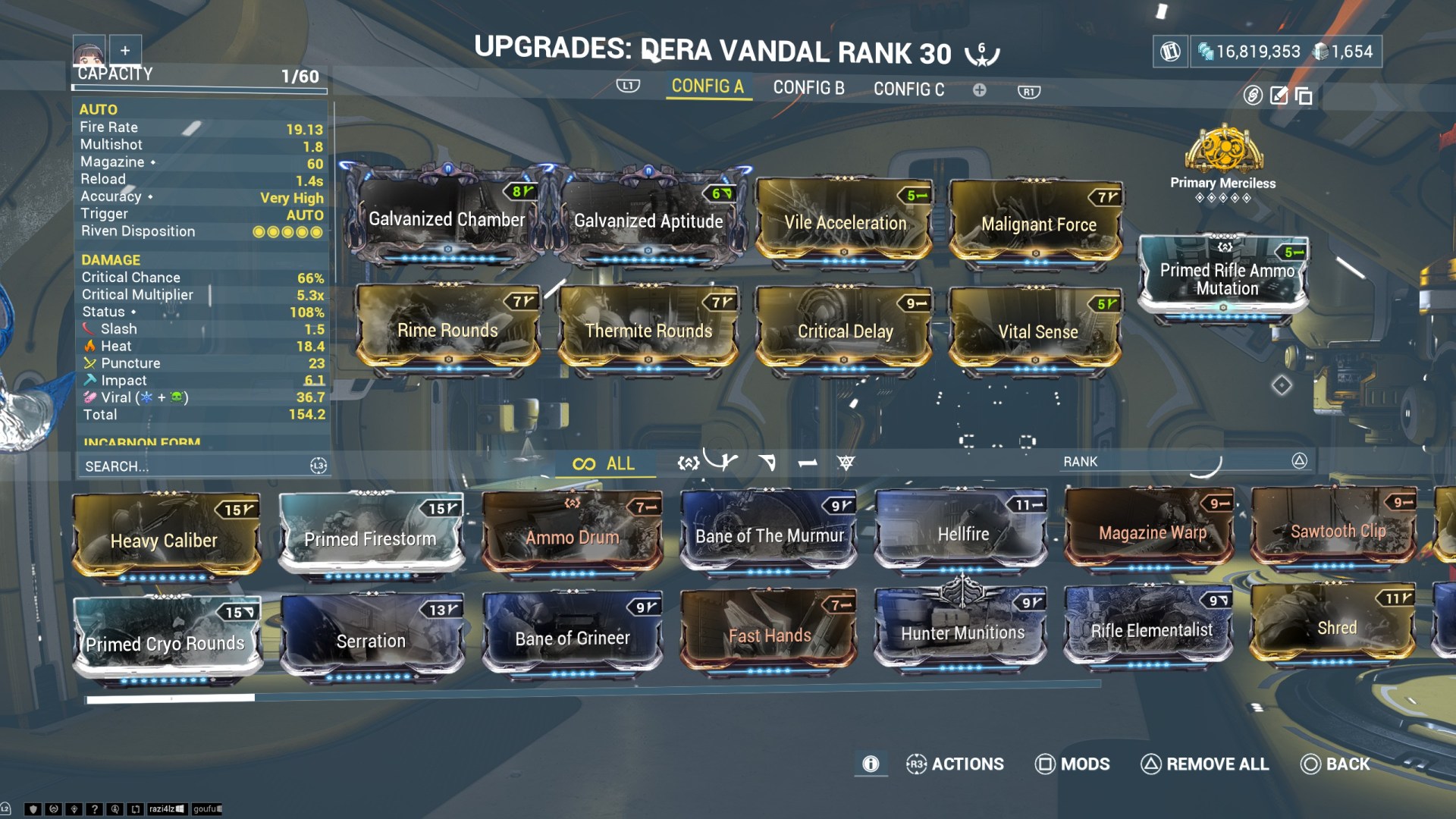Select the Madurai polarity filter icon

pyautogui.click(x=724, y=463)
